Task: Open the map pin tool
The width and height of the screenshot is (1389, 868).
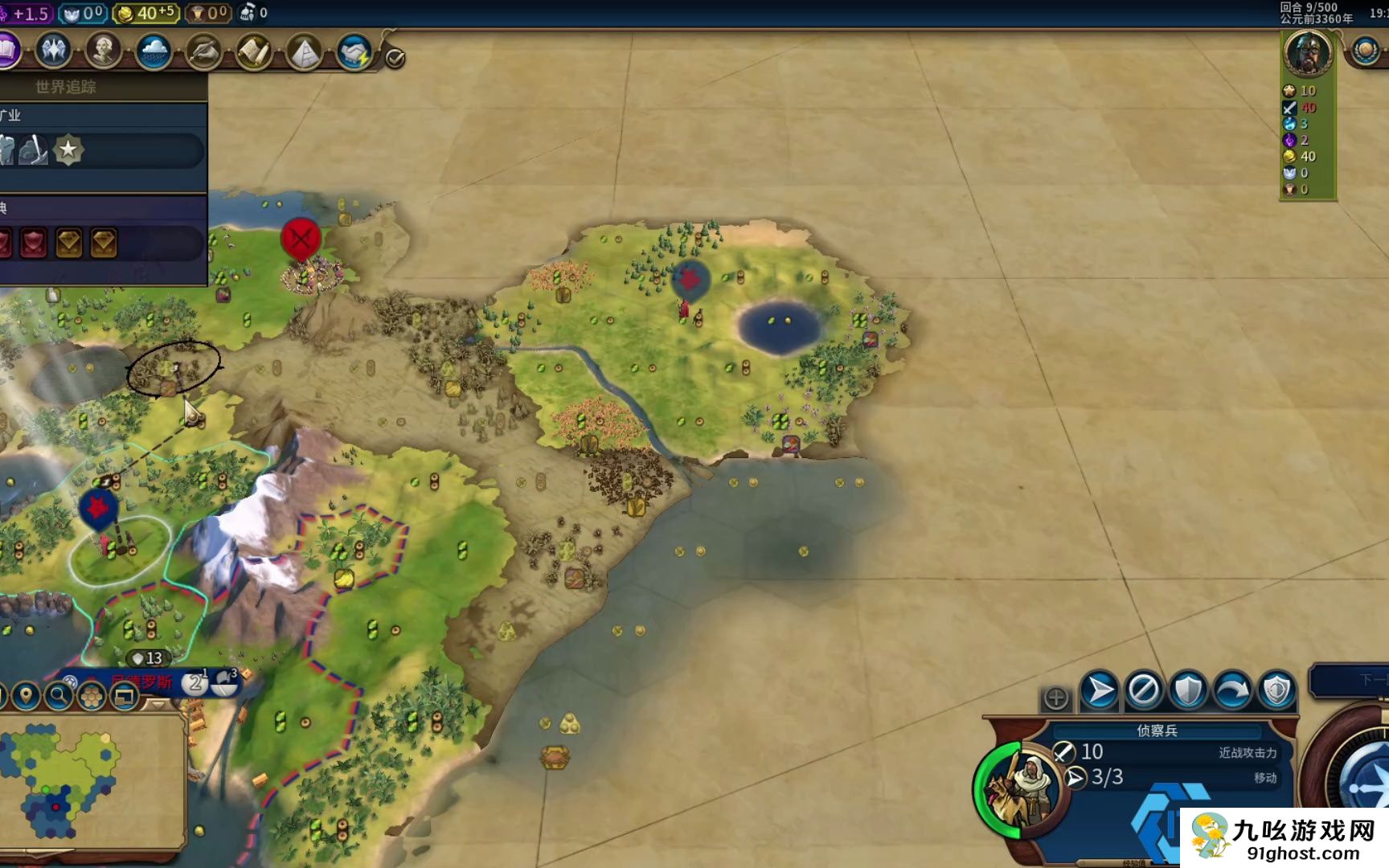Action: click(x=26, y=696)
